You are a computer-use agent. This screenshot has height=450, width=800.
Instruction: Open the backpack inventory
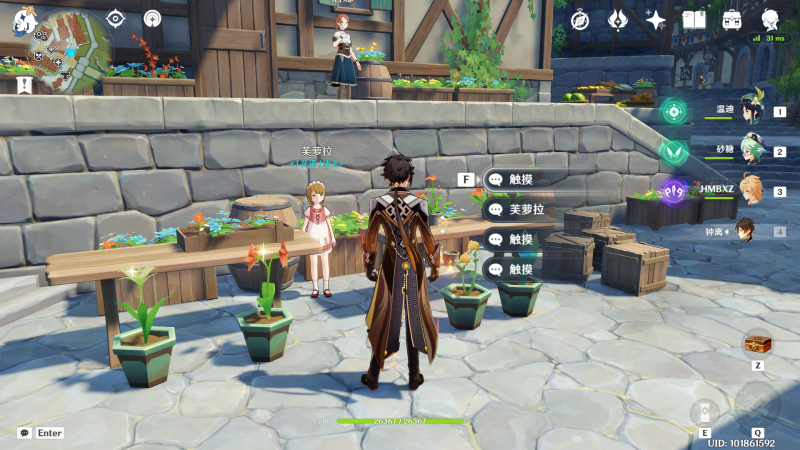732,20
